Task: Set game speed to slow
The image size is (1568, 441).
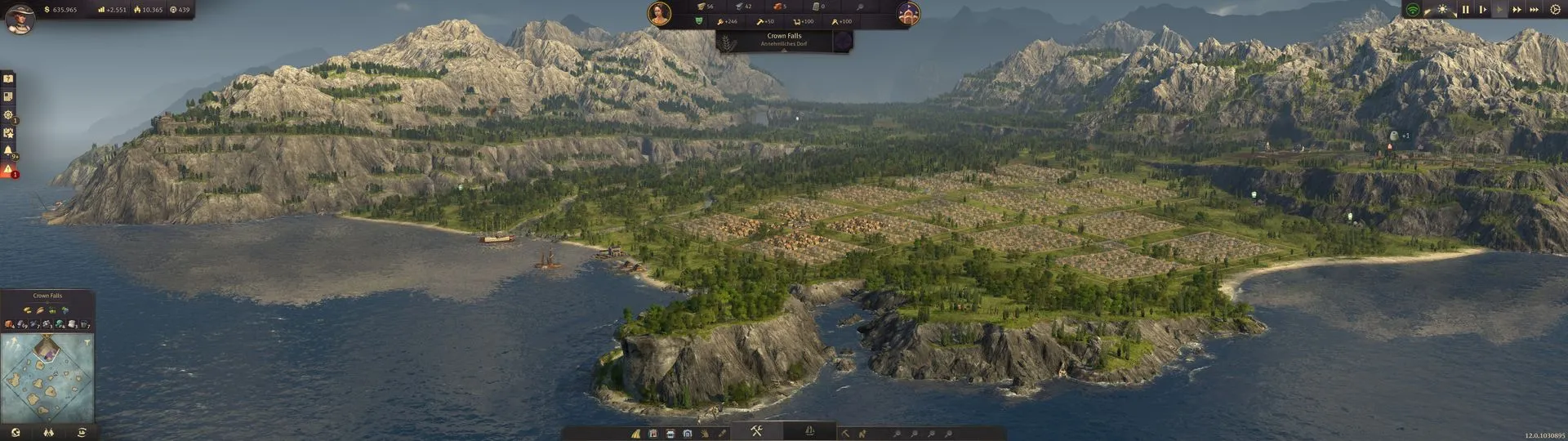Action: tap(1482, 10)
